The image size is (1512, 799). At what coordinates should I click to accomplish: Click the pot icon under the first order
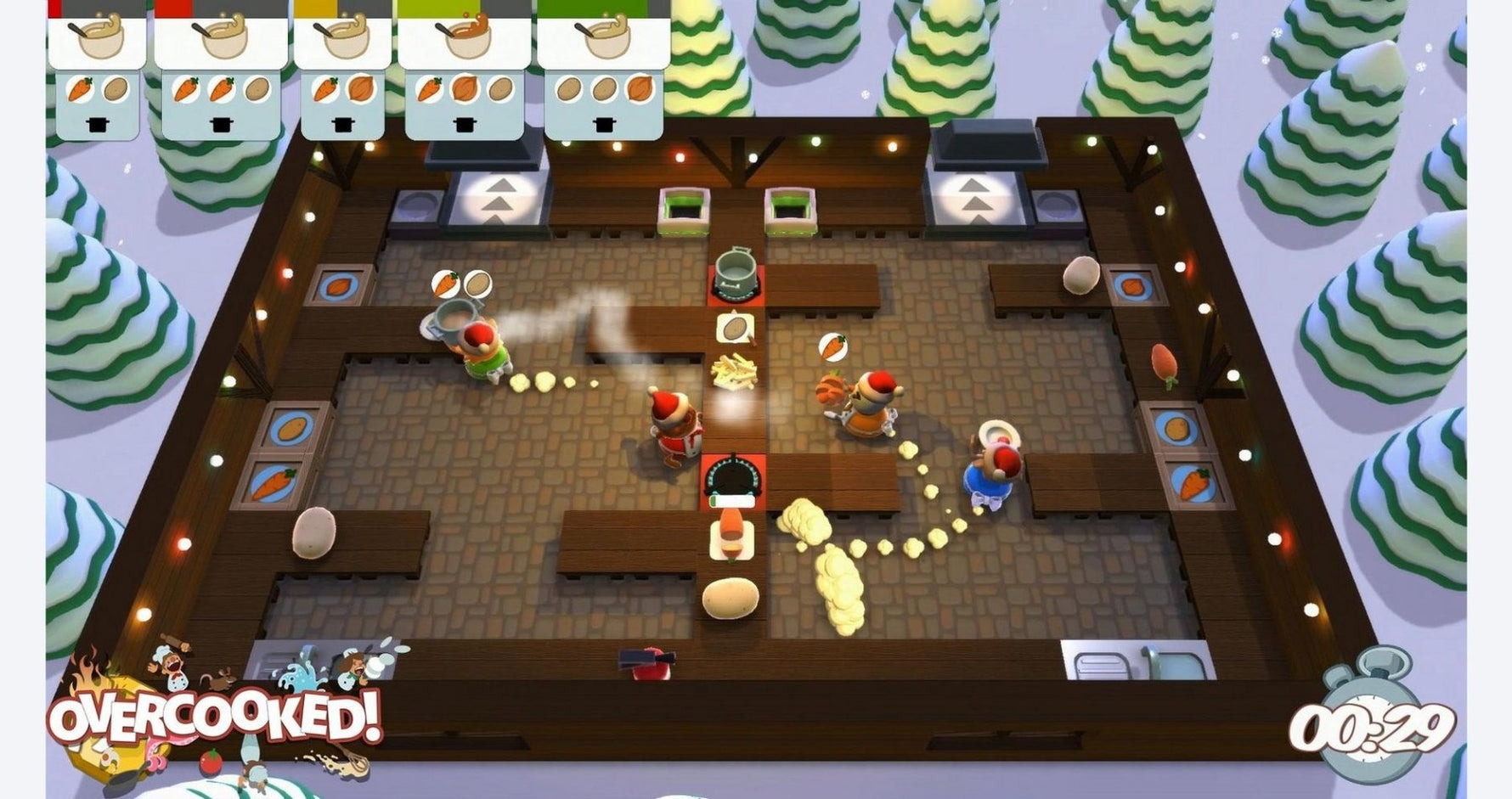click(98, 125)
